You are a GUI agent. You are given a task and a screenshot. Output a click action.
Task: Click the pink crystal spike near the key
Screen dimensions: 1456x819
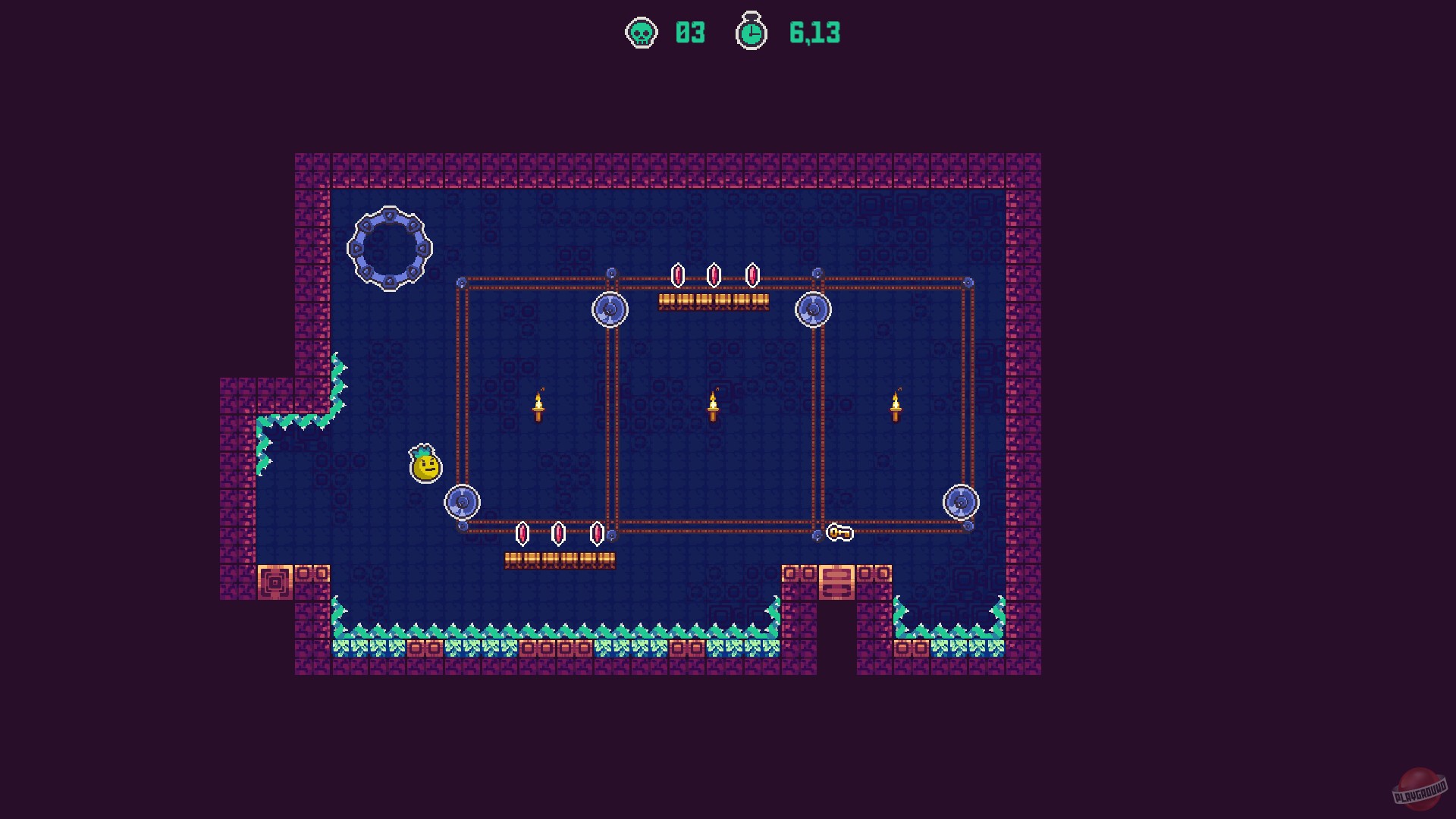click(x=597, y=535)
